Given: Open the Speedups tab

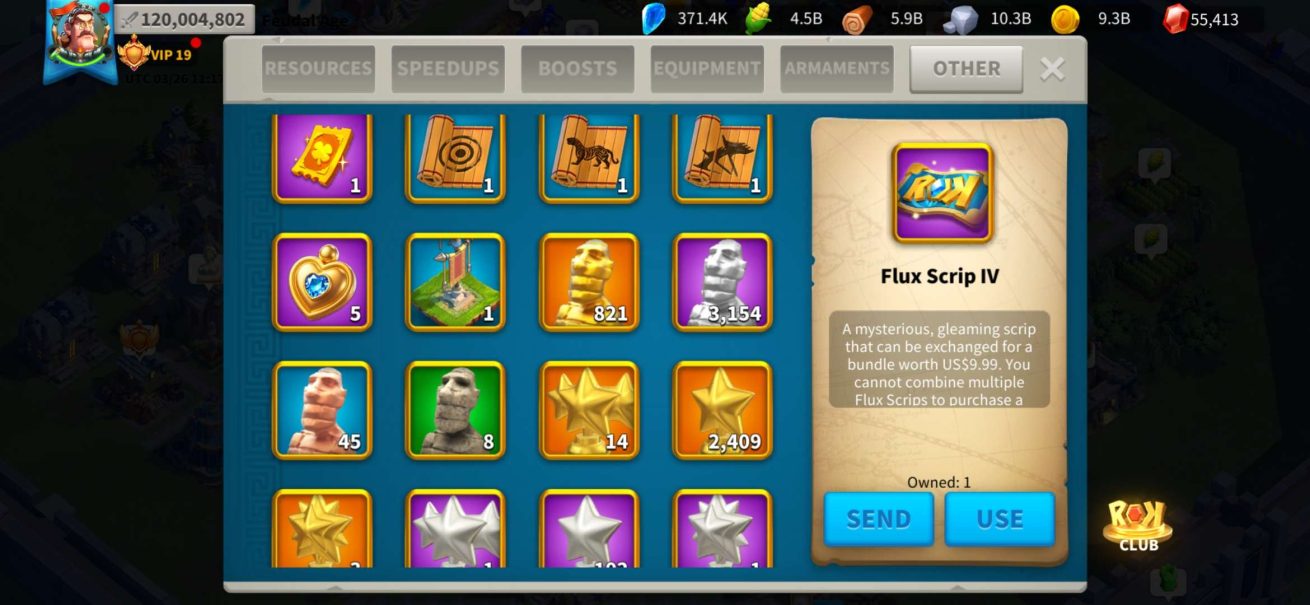Looking at the screenshot, I should point(447,69).
